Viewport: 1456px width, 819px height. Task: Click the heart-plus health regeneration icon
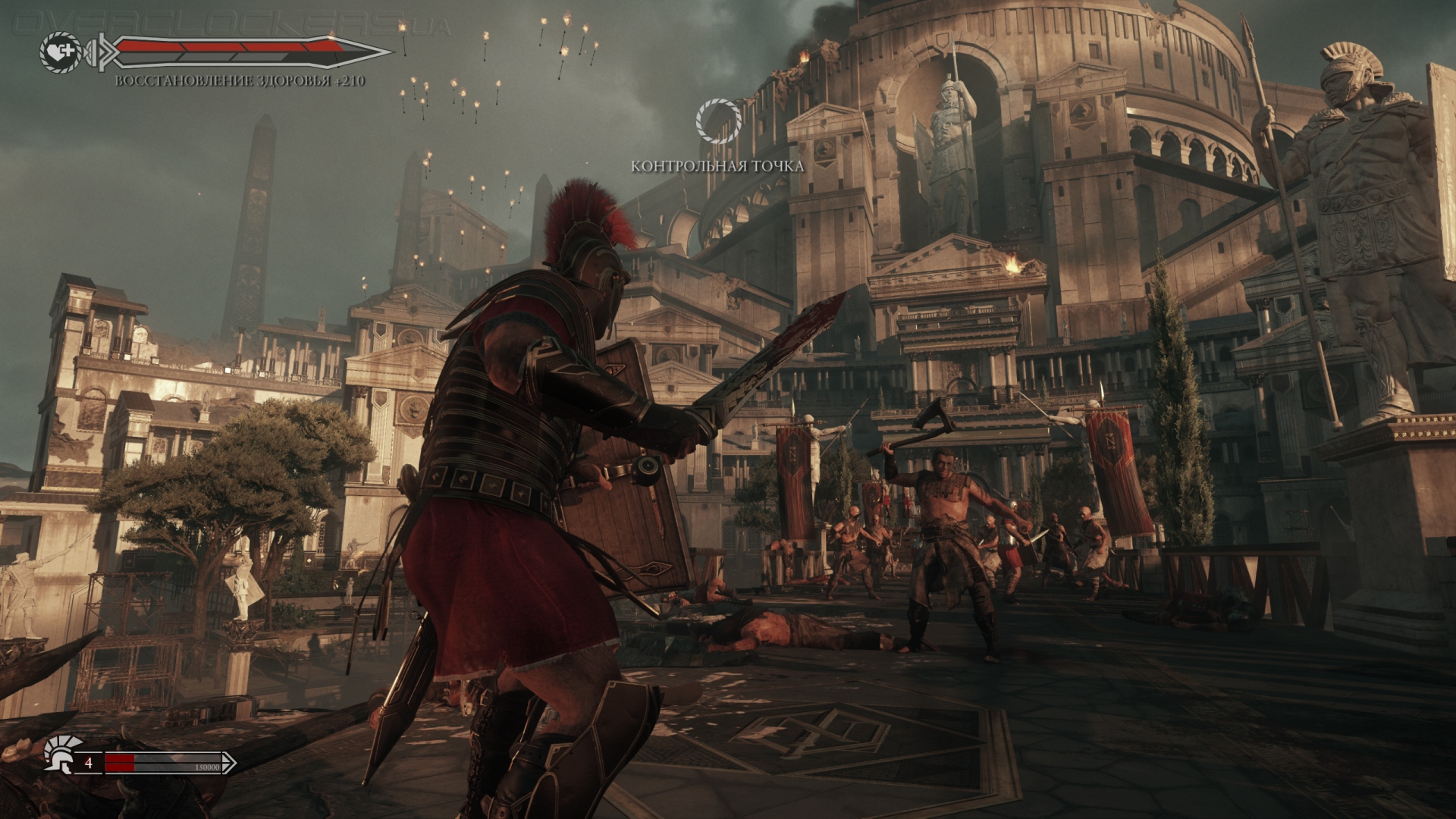click(x=60, y=52)
